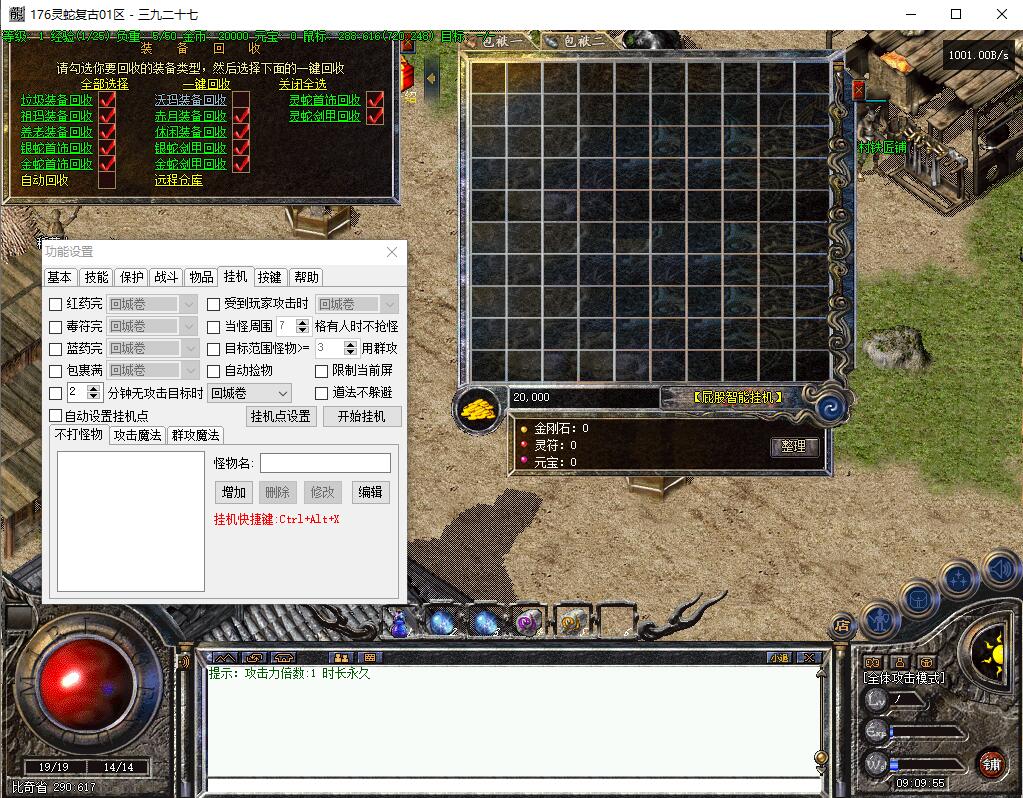Enable the 自动捡物 auto-pickup checkbox

point(214,371)
